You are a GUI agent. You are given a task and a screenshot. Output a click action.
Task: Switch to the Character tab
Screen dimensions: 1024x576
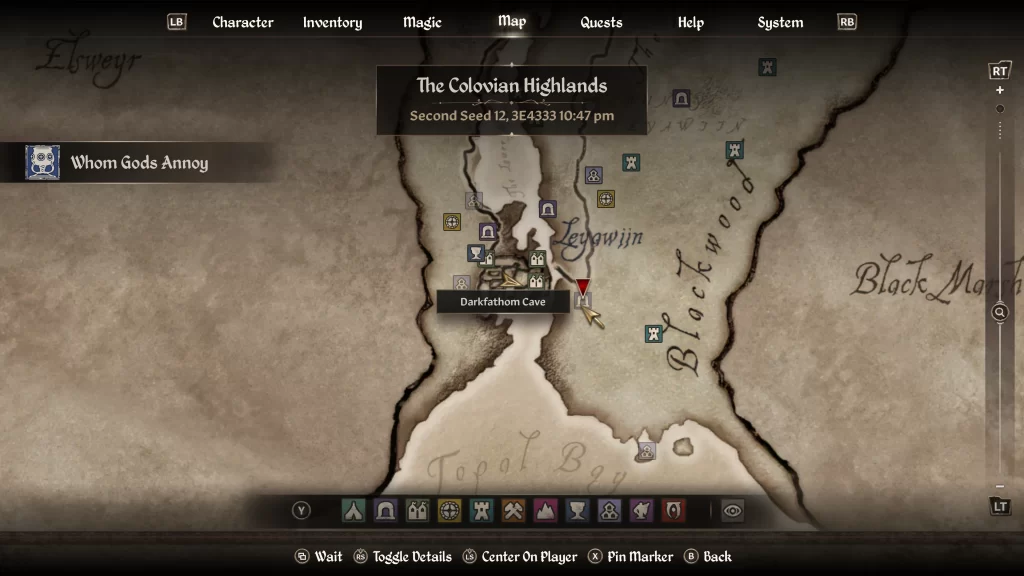(x=243, y=22)
